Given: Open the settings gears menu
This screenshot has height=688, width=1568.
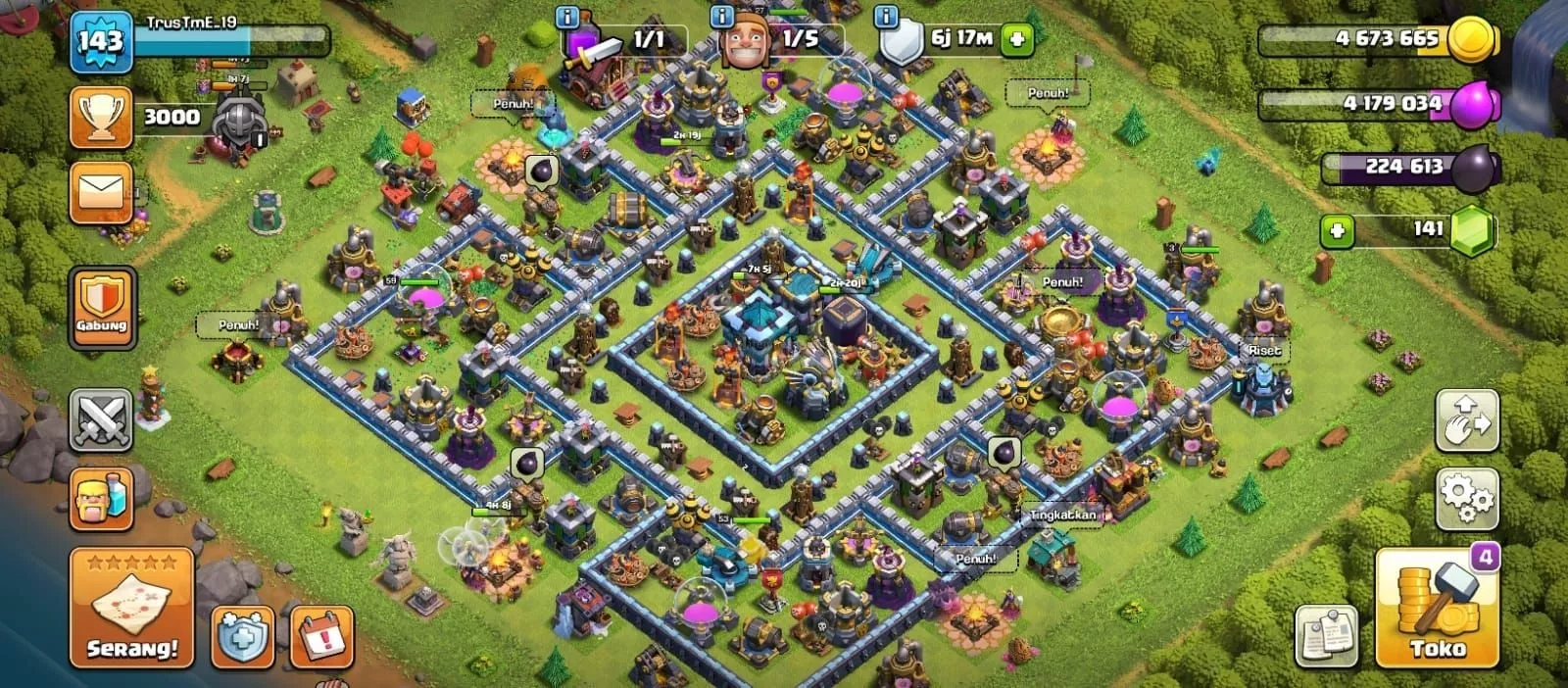Looking at the screenshot, I should pos(1466,499).
